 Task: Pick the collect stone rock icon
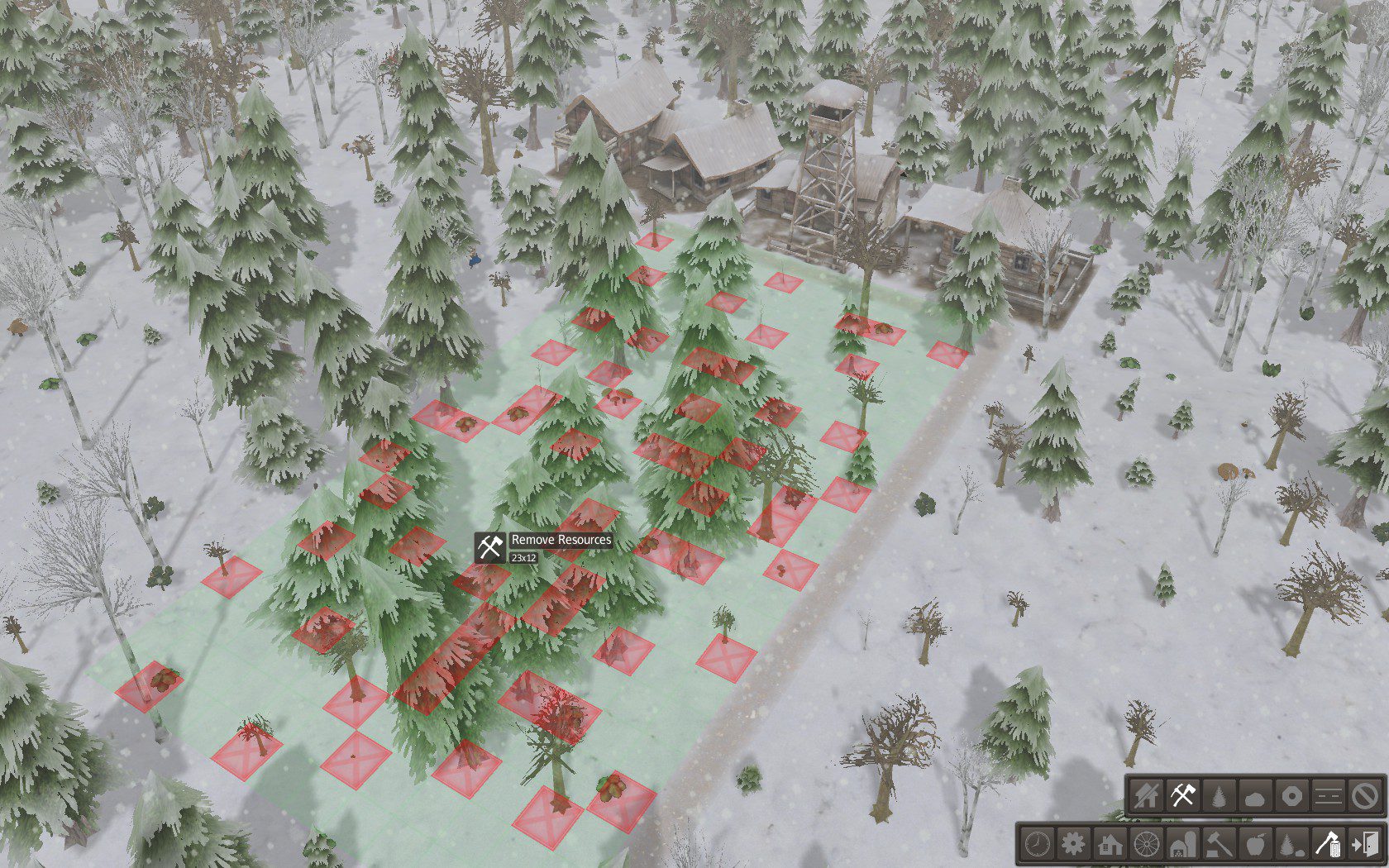click(1255, 796)
